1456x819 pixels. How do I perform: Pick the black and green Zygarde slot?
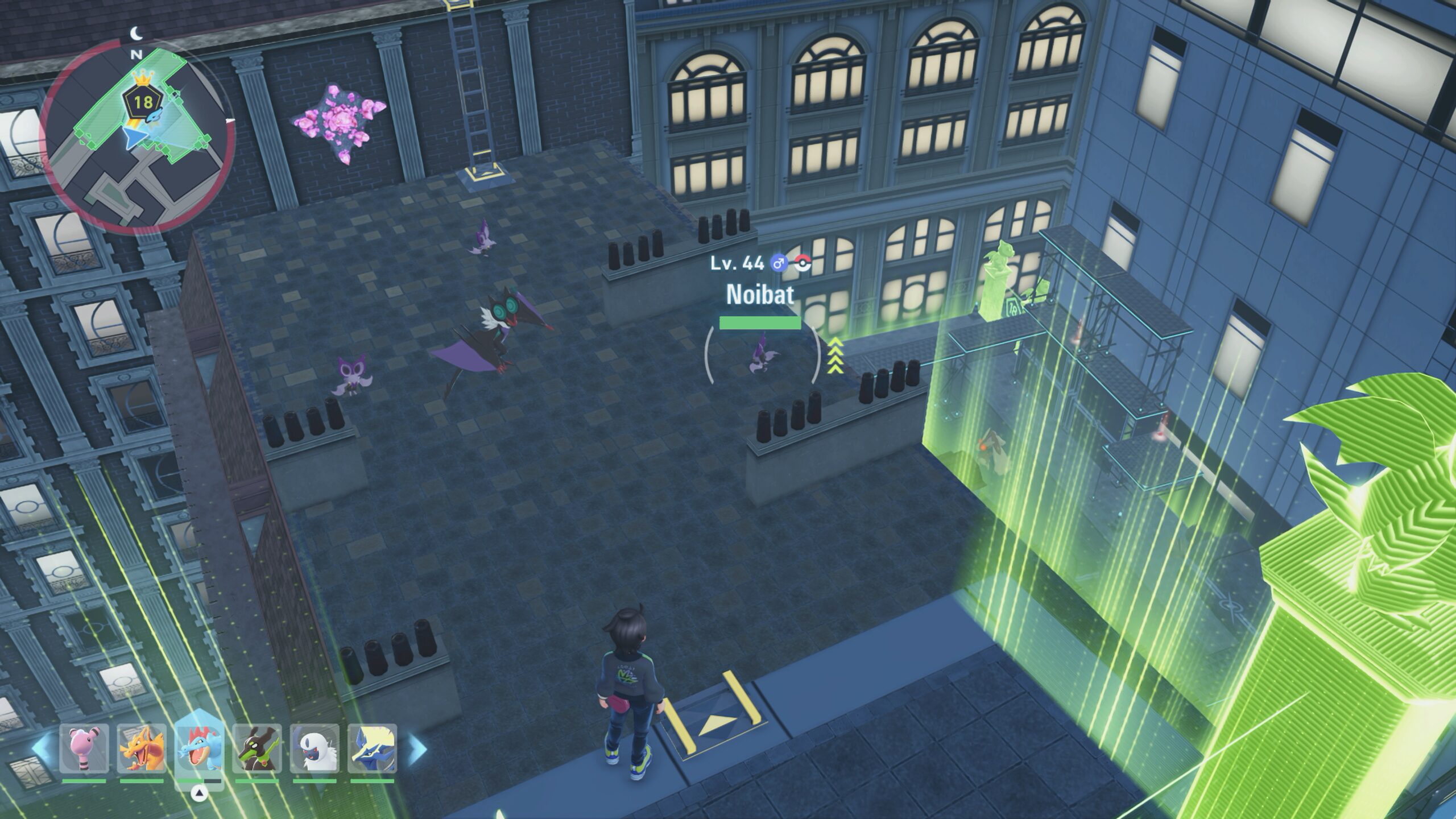click(257, 748)
